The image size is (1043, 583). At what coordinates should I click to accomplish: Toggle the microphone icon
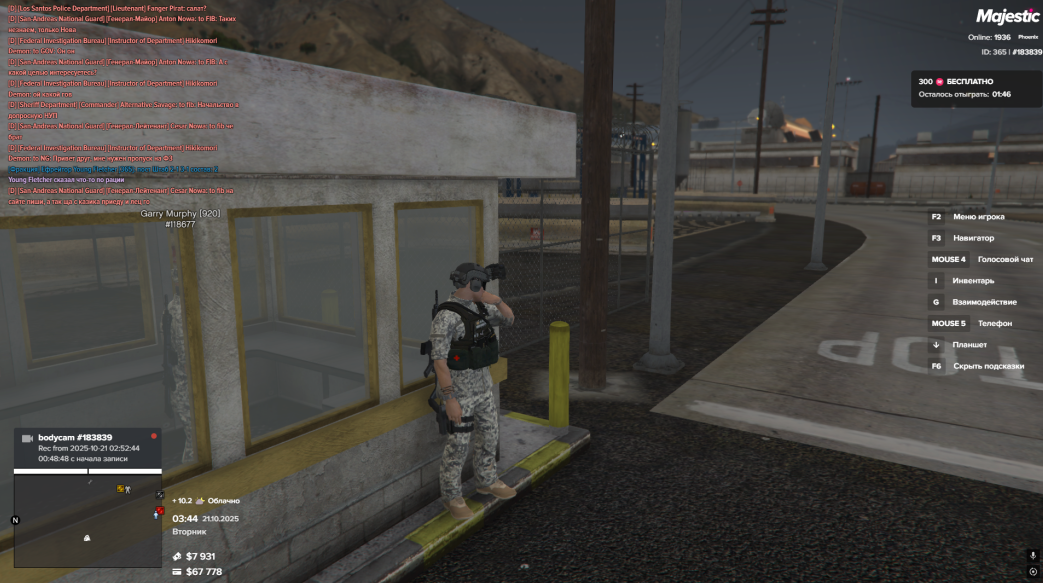tap(1033, 555)
